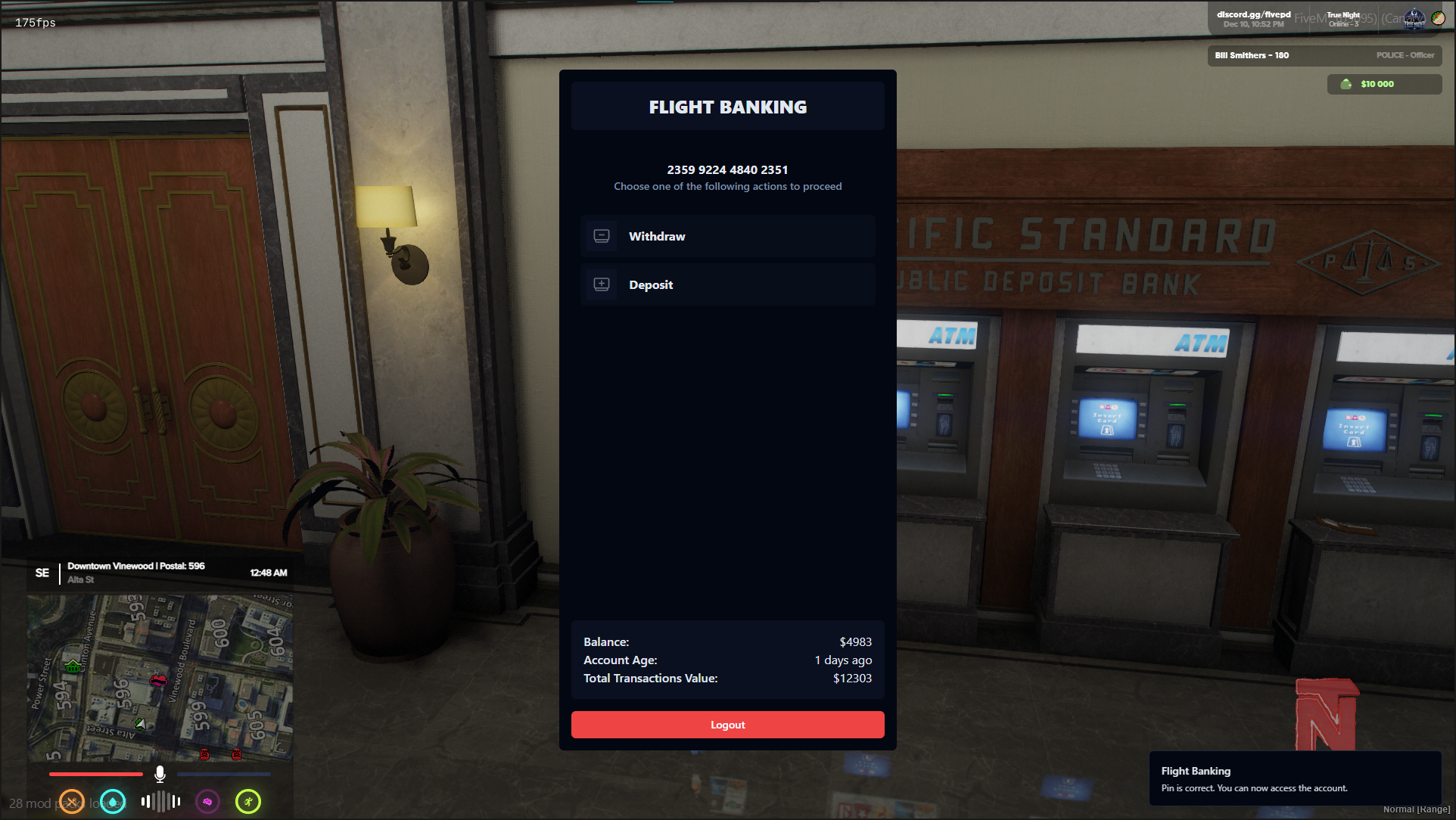
Task: Click the microphone voice indicator
Action: click(x=160, y=774)
